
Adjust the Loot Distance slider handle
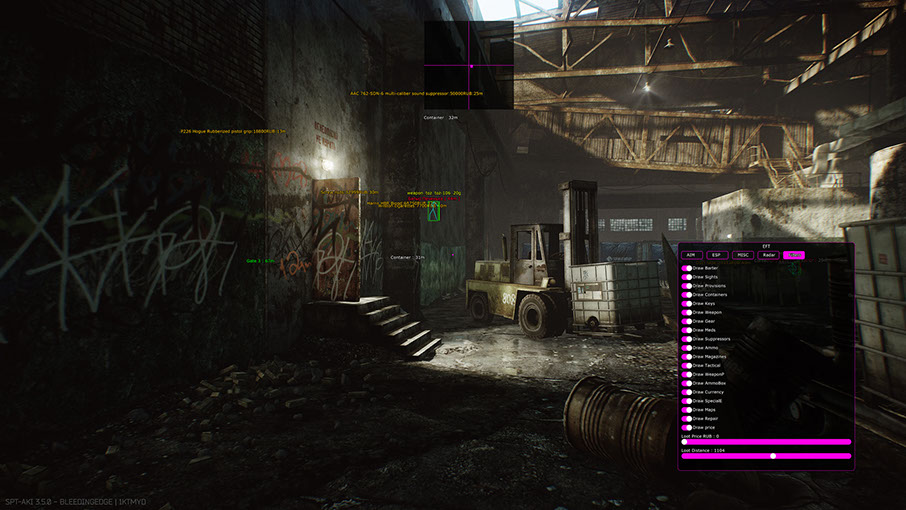point(773,456)
